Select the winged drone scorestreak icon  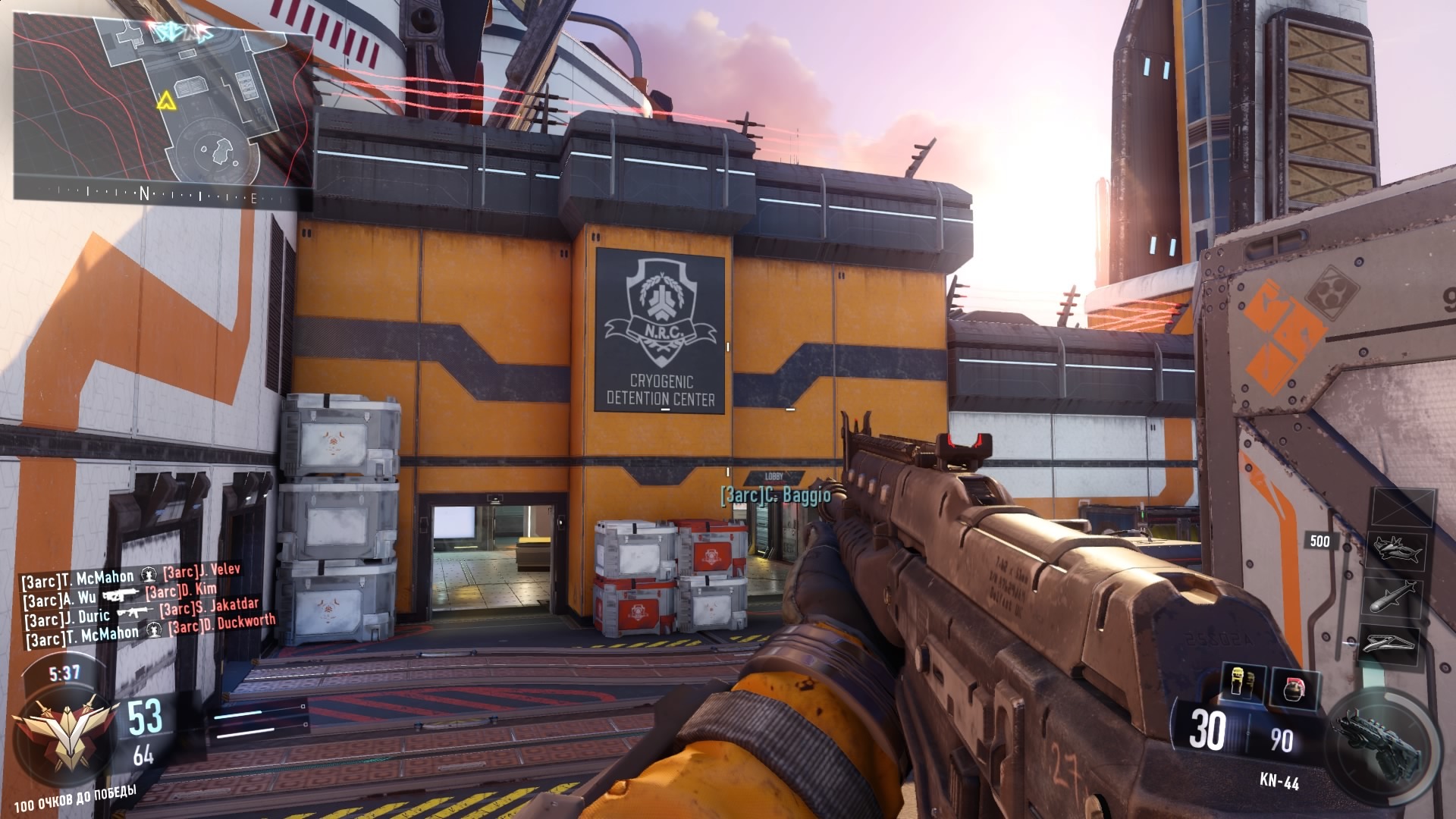pos(1392,643)
